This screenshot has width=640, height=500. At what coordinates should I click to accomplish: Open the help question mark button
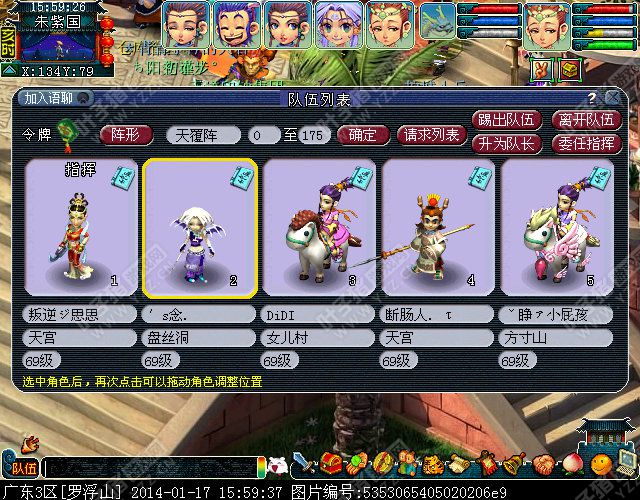click(x=592, y=98)
